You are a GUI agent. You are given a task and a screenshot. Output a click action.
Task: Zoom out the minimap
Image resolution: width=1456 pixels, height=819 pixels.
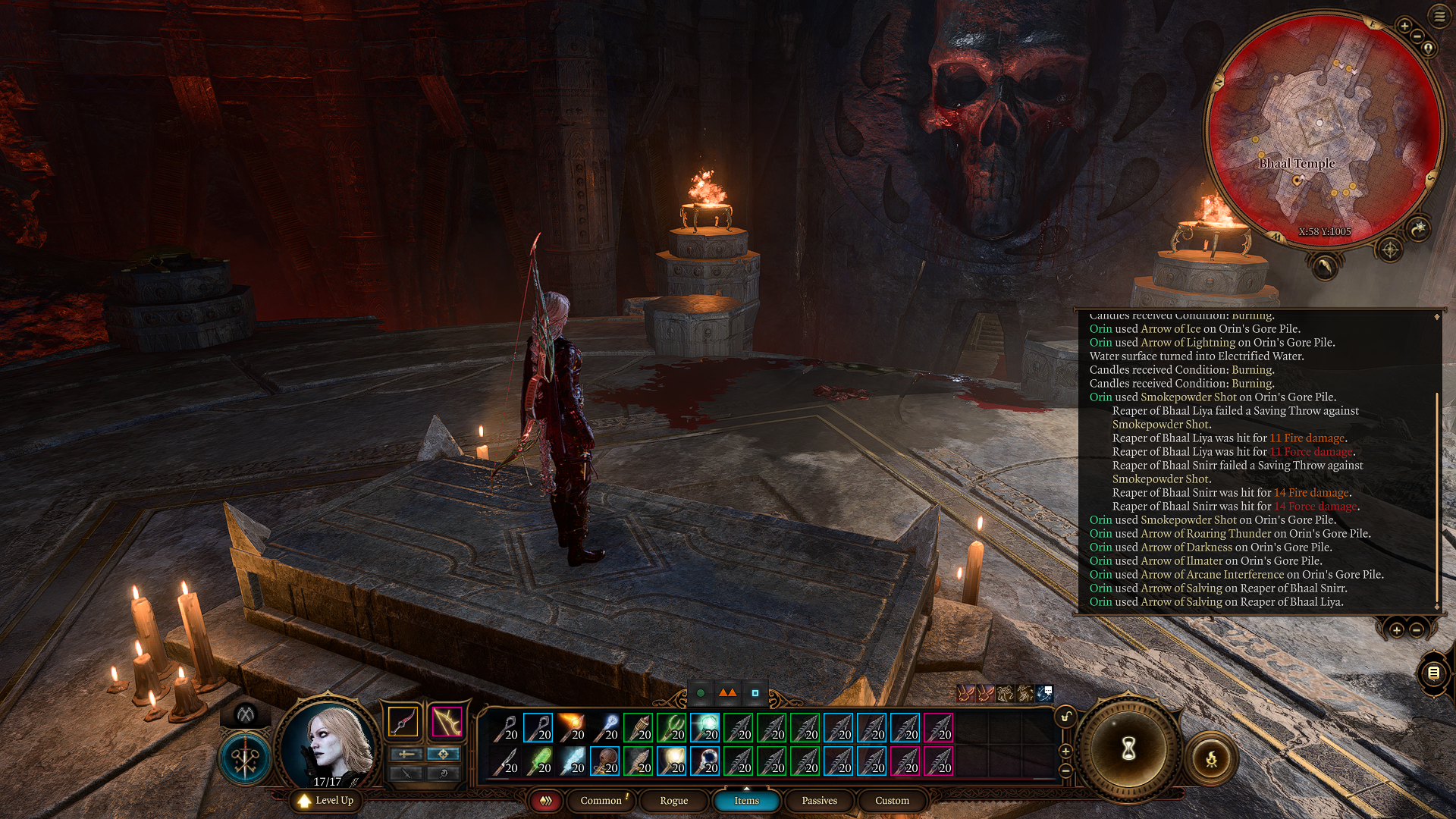coord(1417,36)
